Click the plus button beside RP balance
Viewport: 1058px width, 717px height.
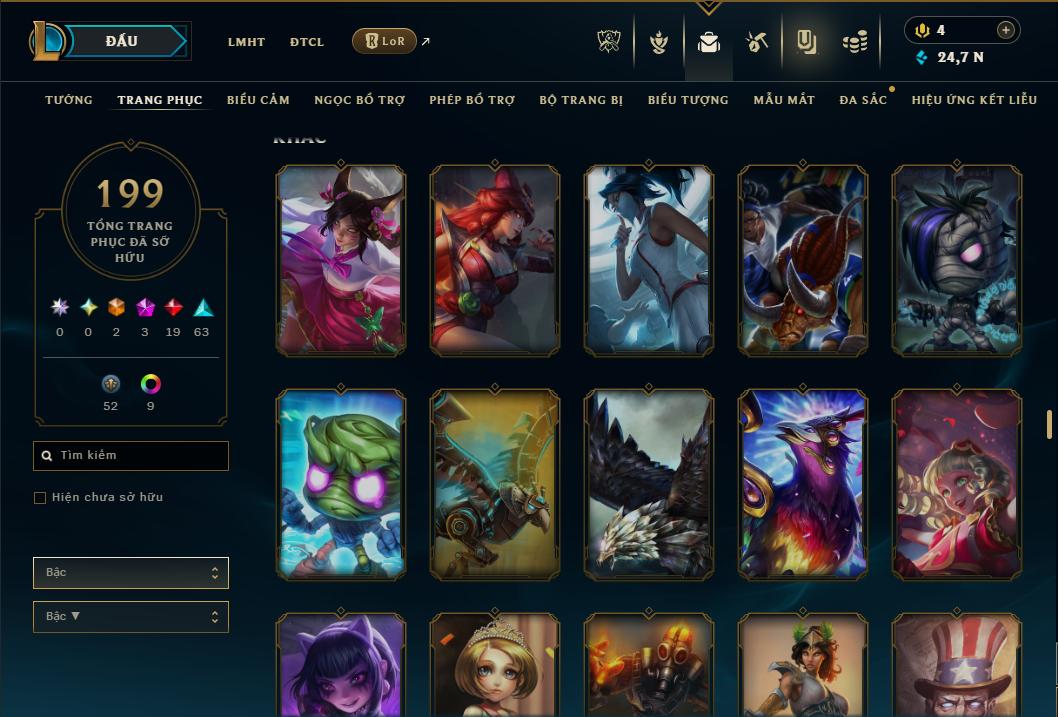click(1006, 30)
